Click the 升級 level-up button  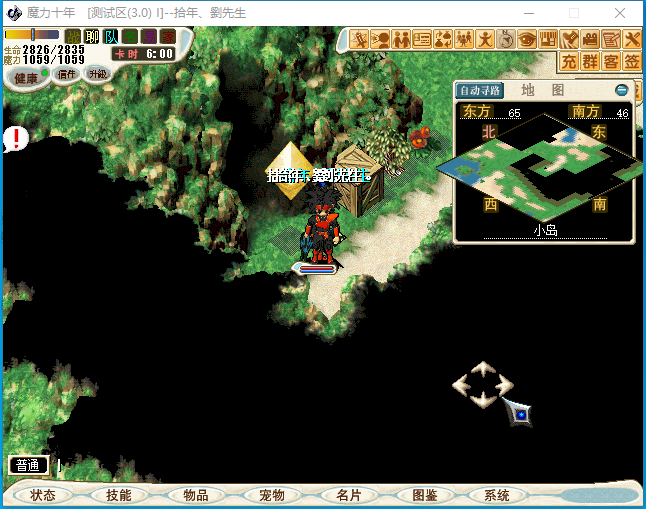tap(98, 74)
